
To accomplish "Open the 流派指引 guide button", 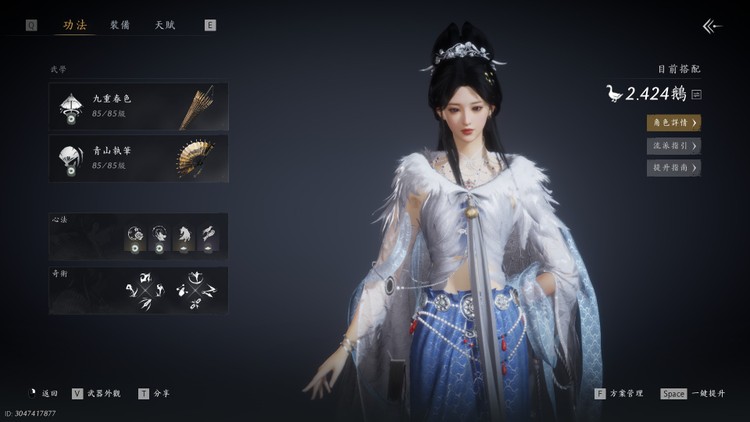I will point(673,146).
